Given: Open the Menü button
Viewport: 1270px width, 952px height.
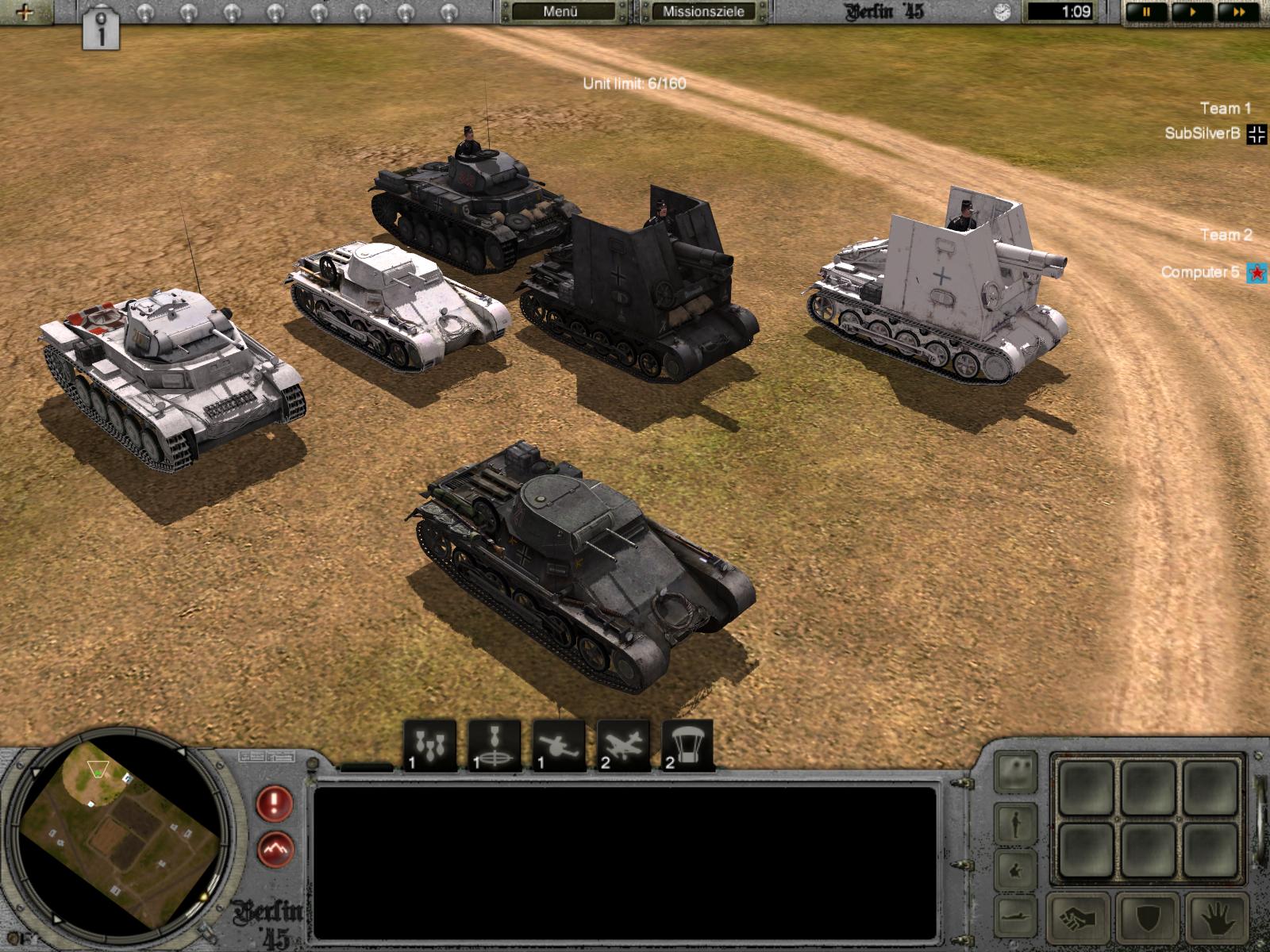Looking at the screenshot, I should tap(560, 12).
